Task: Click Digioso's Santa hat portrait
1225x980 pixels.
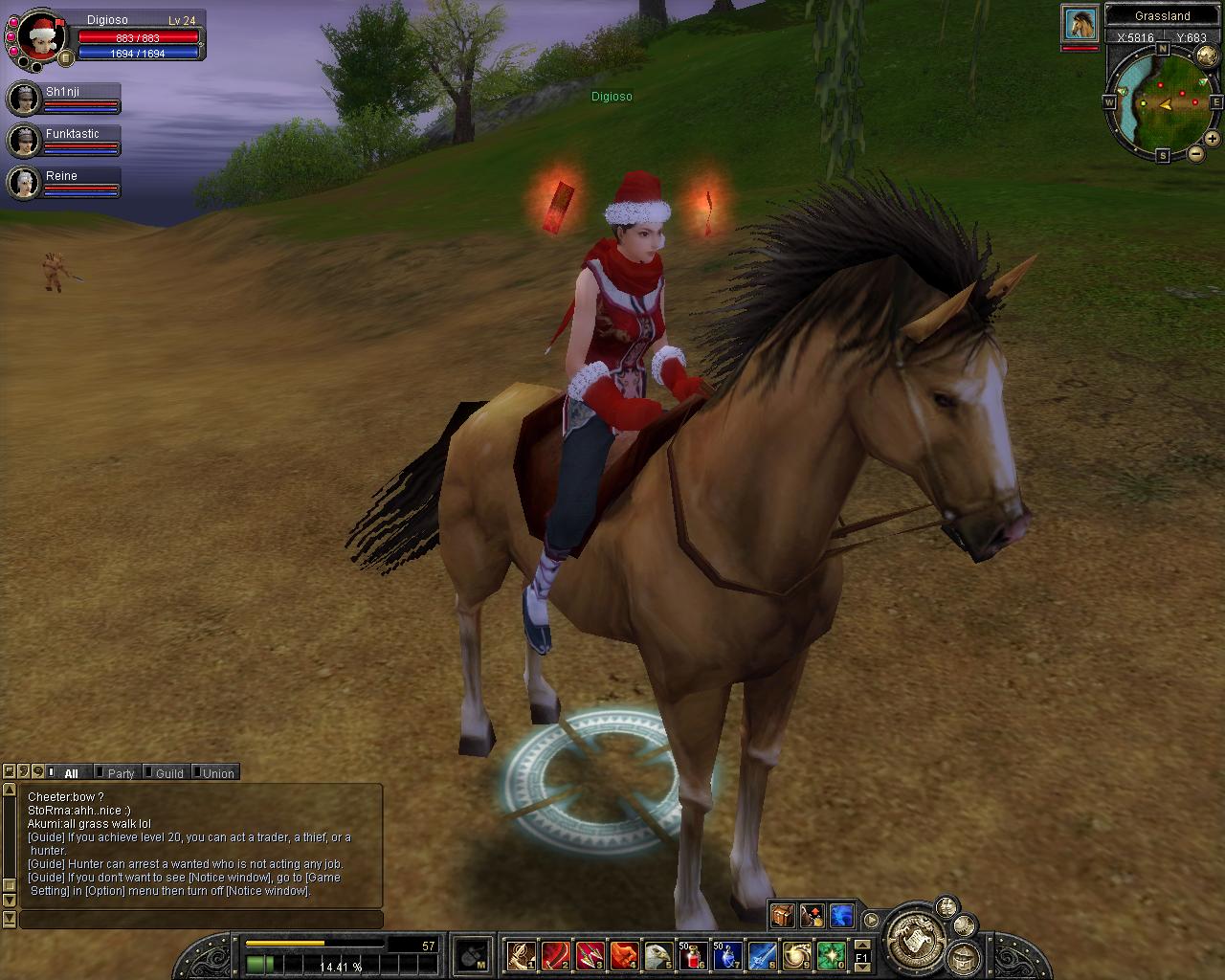Action: [x=41, y=38]
